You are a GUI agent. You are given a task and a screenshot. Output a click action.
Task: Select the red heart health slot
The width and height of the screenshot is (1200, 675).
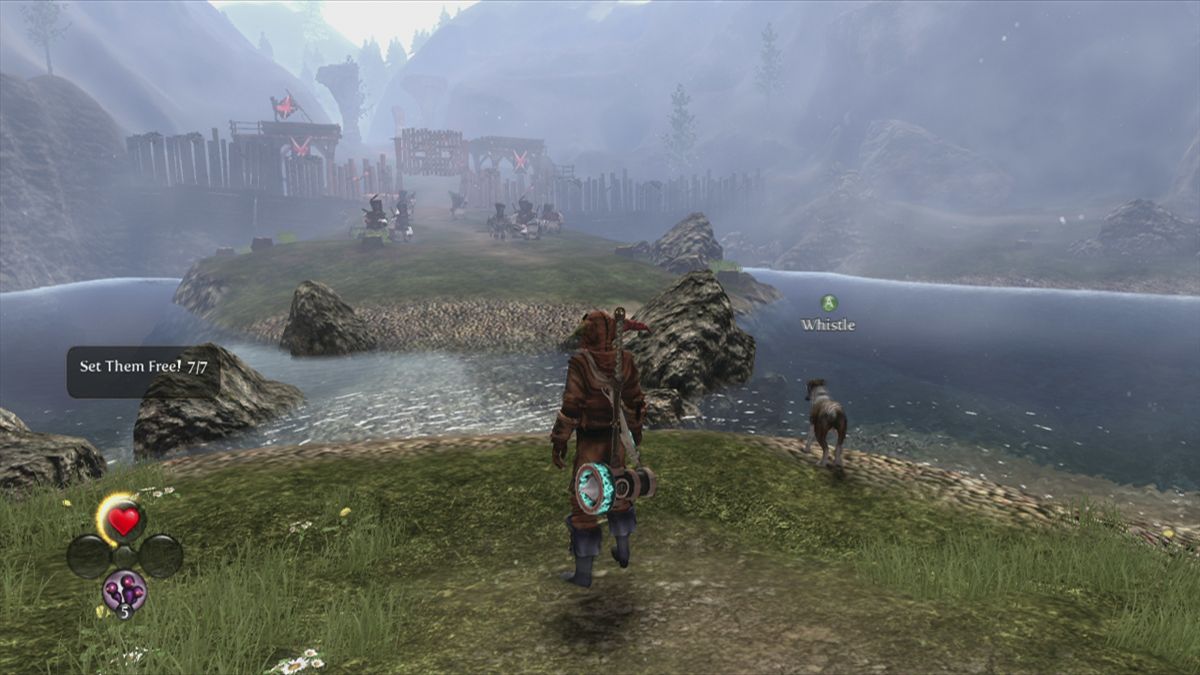coord(123,521)
